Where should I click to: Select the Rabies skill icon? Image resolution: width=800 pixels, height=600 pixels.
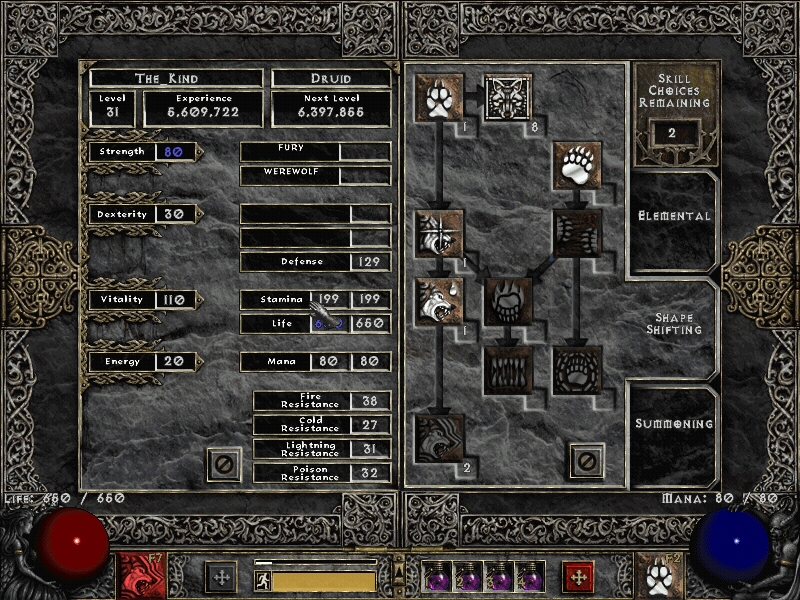pos(438,302)
